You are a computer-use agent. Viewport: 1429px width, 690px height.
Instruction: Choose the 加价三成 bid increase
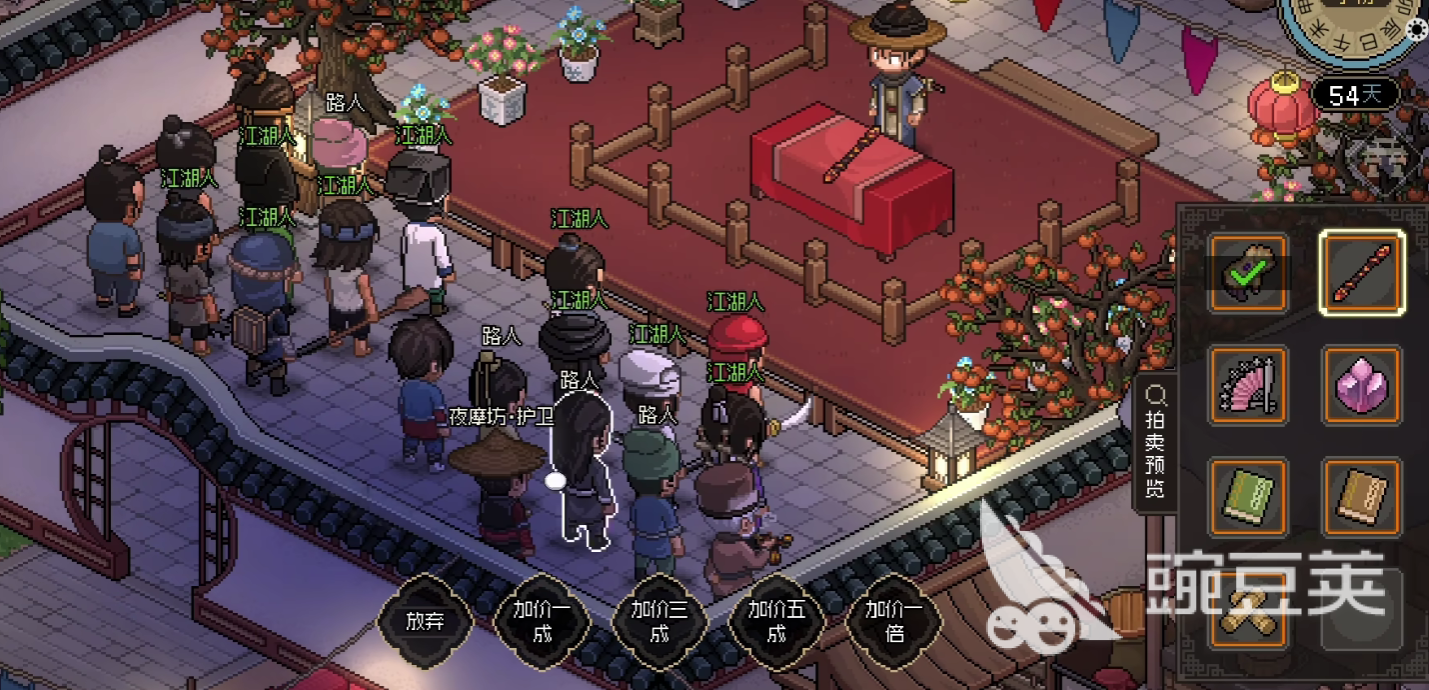pos(659,621)
